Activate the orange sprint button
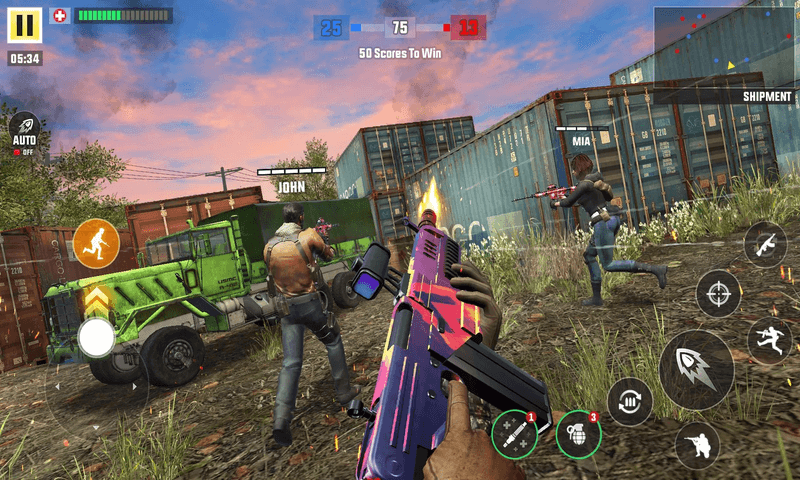Viewport: 800px width, 480px height. pyautogui.click(x=96, y=242)
